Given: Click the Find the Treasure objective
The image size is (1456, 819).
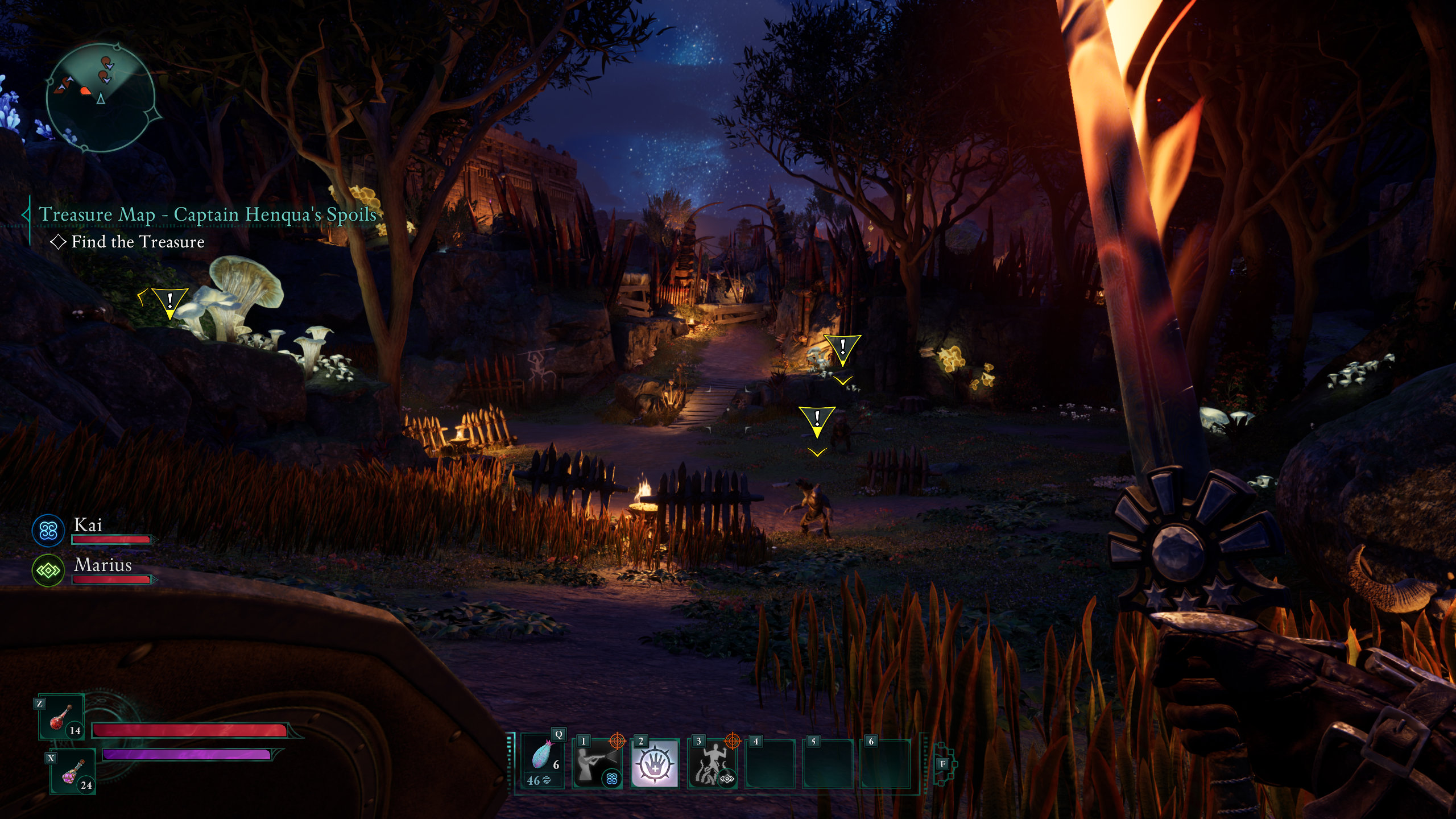Looking at the screenshot, I should coord(138,242).
